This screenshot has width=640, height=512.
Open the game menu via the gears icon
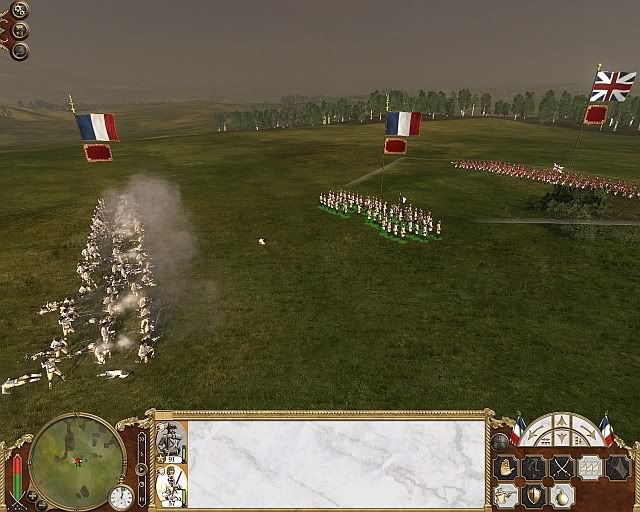19,11
